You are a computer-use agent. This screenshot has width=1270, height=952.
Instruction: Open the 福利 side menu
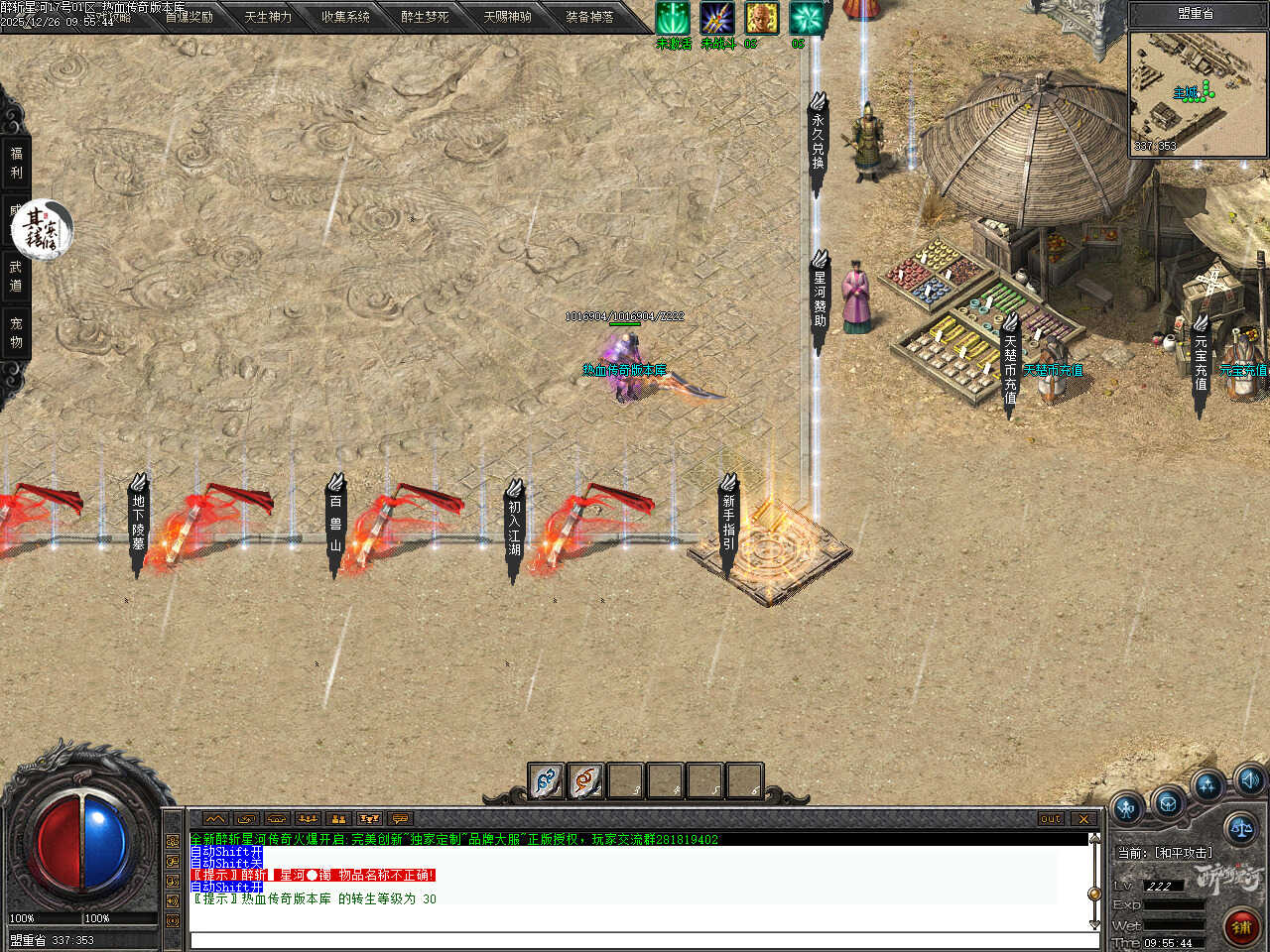(16, 163)
